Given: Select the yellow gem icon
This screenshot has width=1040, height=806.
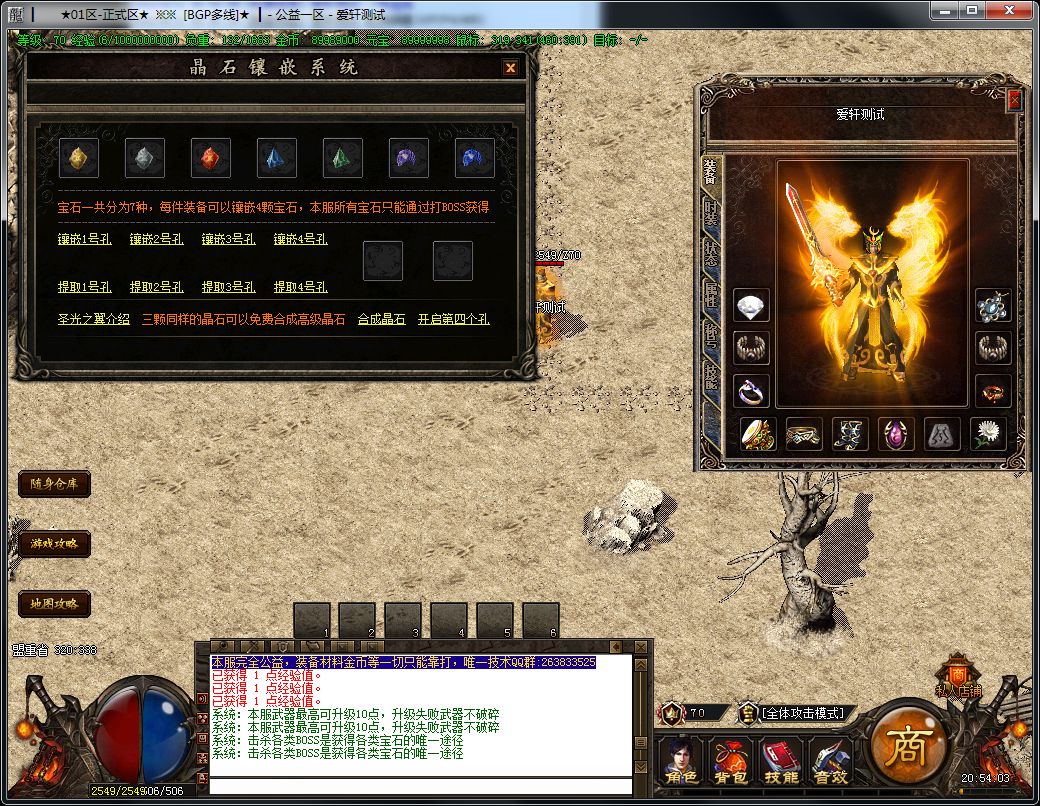Looking at the screenshot, I should coord(79,158).
